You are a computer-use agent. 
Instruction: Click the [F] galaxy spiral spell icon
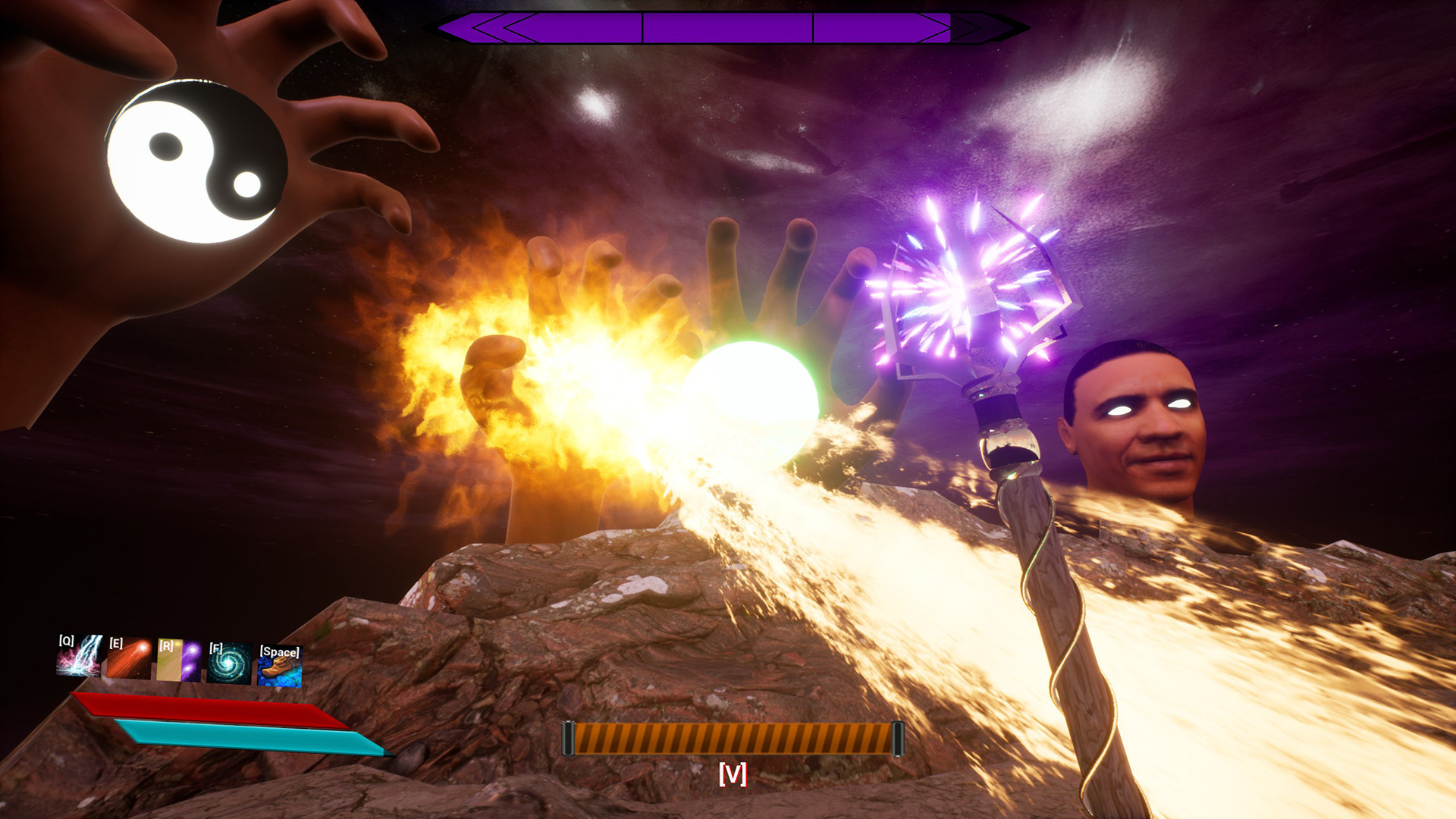click(x=227, y=664)
